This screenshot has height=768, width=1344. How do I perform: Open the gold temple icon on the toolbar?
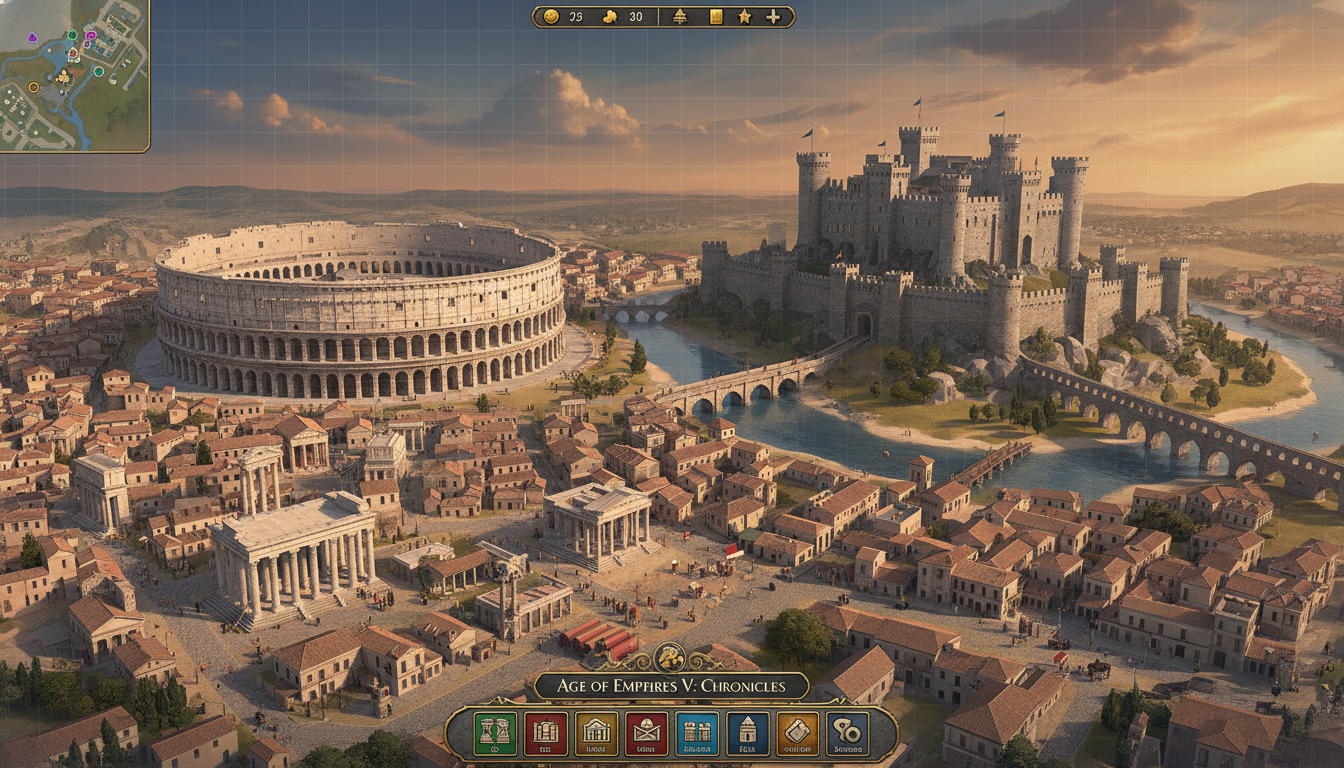click(x=596, y=733)
